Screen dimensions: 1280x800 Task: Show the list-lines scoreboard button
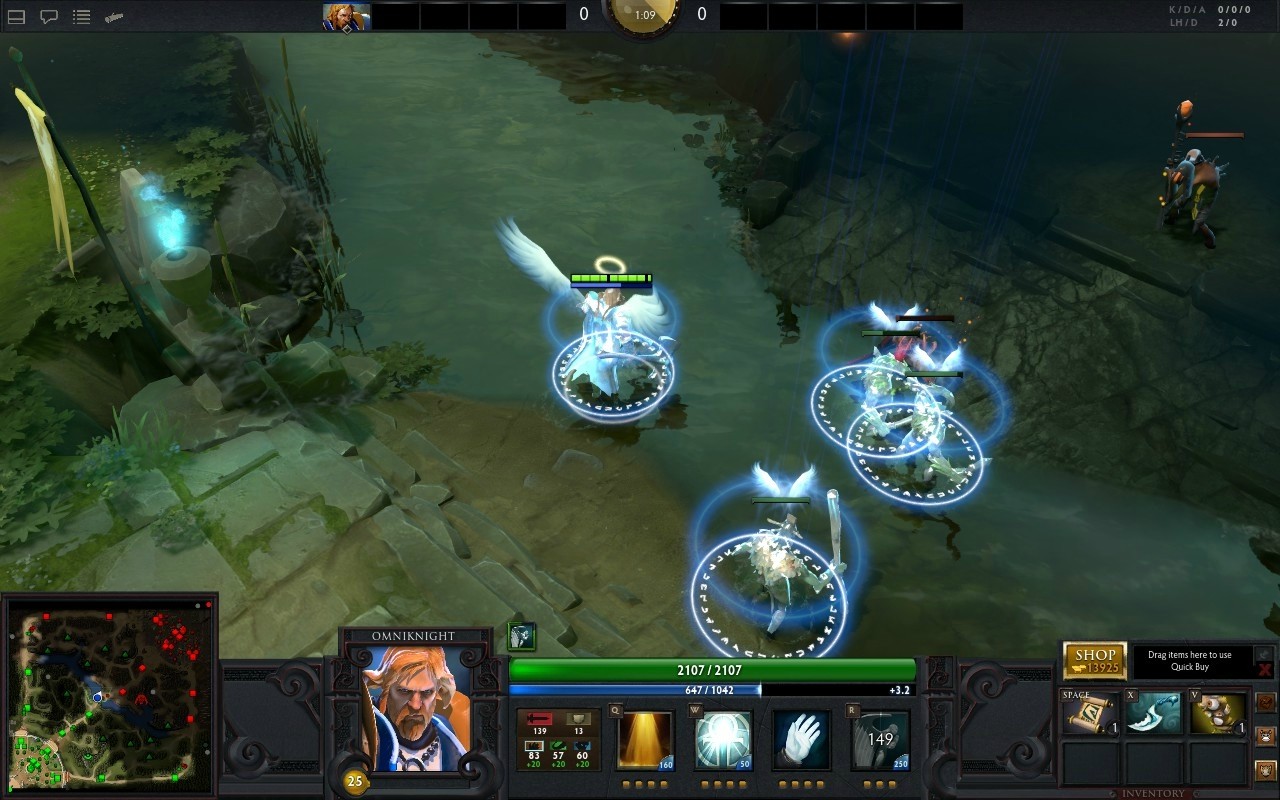click(81, 17)
